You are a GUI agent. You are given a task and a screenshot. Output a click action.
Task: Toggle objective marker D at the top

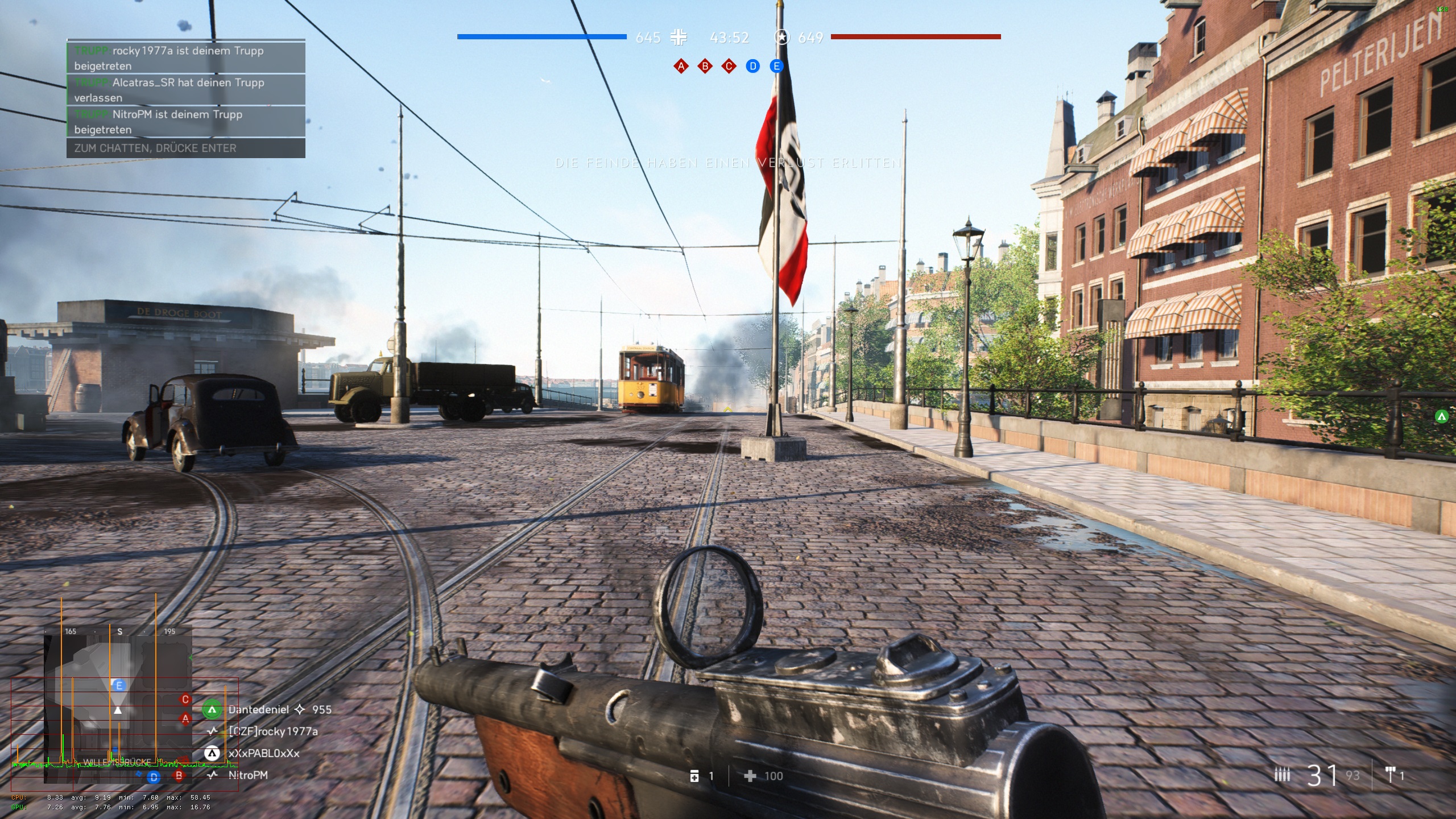coord(752,66)
